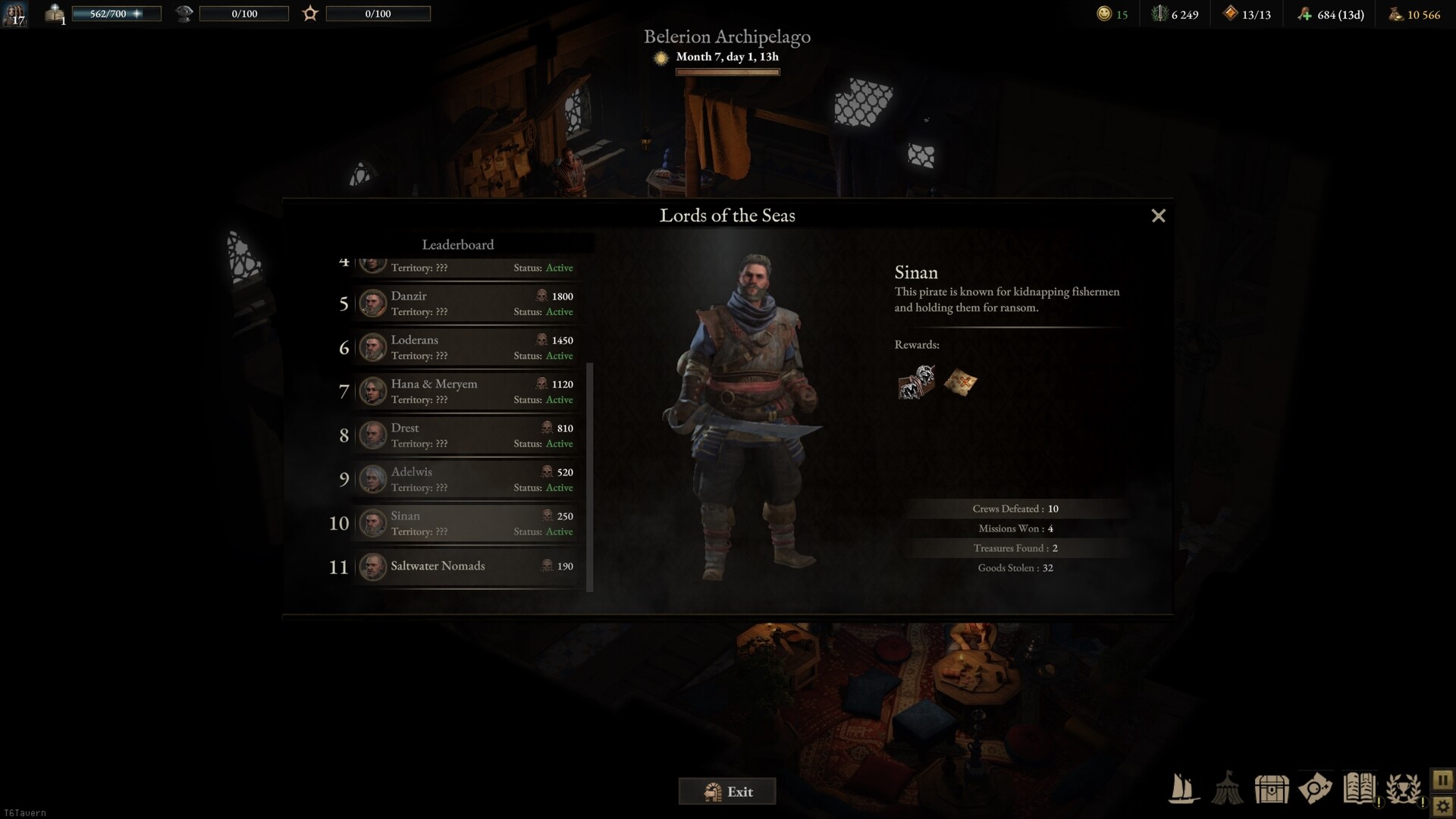
Task: Select the Leaderboard header
Action: coord(458,244)
